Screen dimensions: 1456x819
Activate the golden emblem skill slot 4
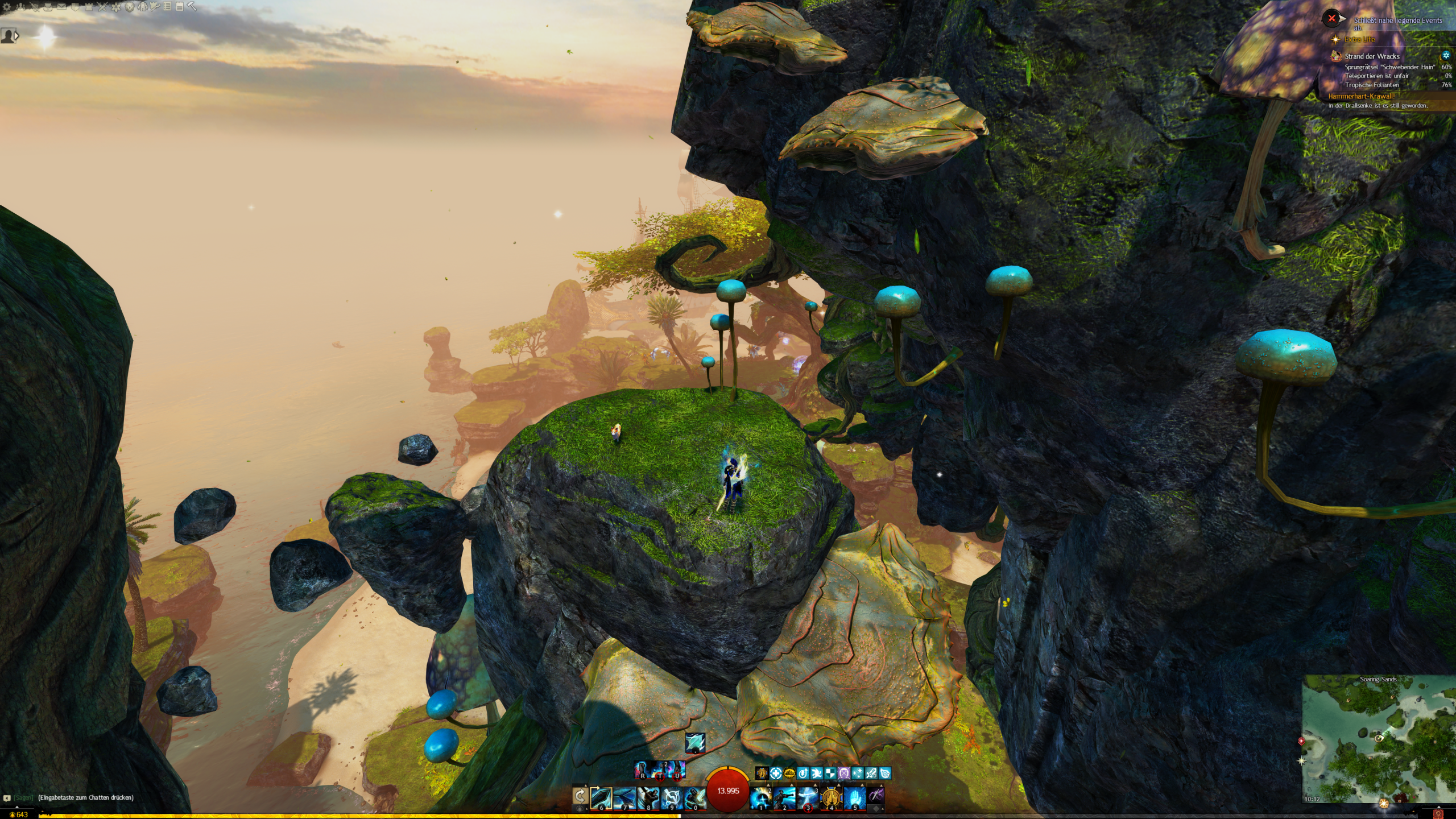[831, 797]
